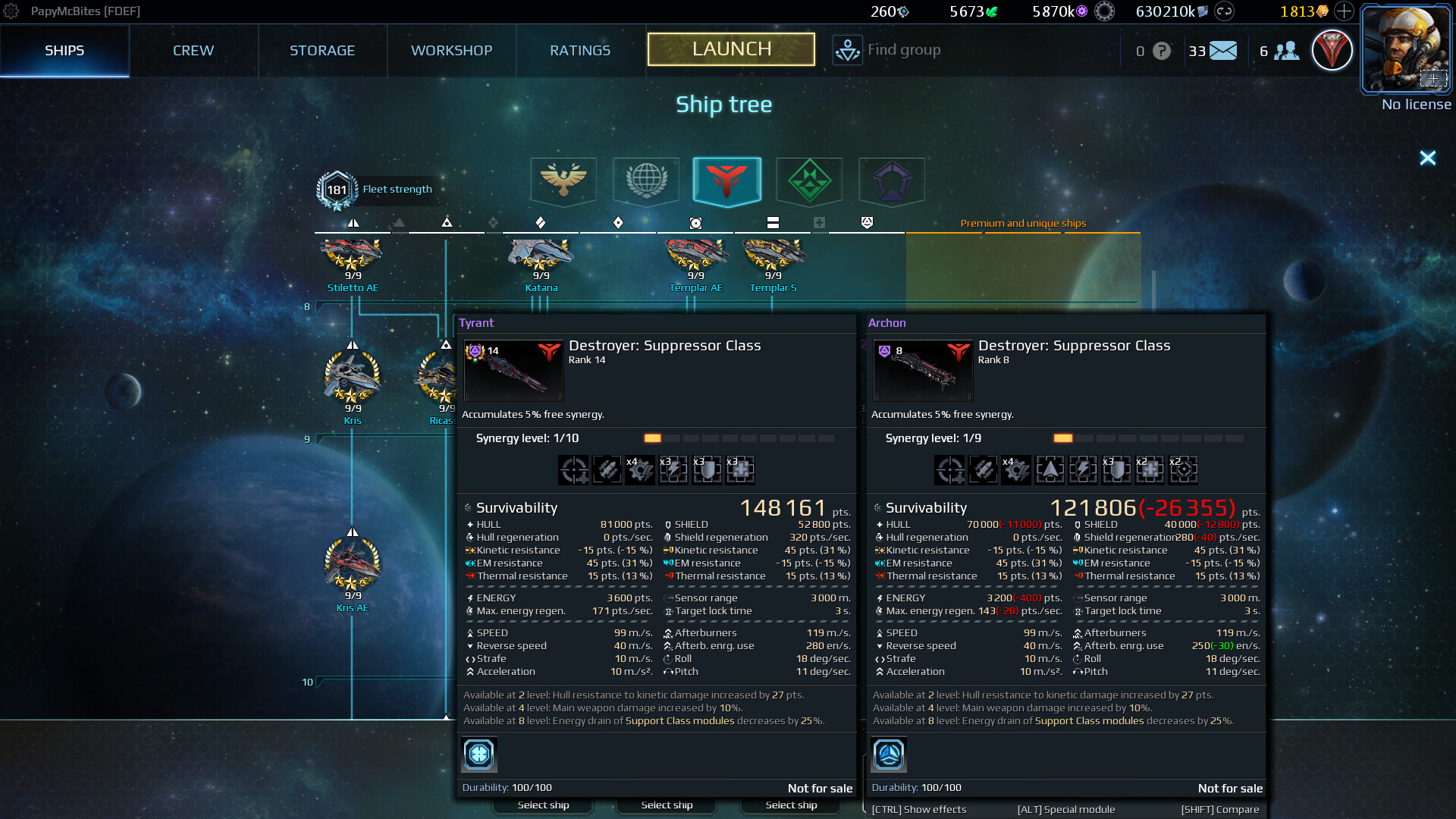Open the globe faction ship tree

pyautogui.click(x=645, y=181)
